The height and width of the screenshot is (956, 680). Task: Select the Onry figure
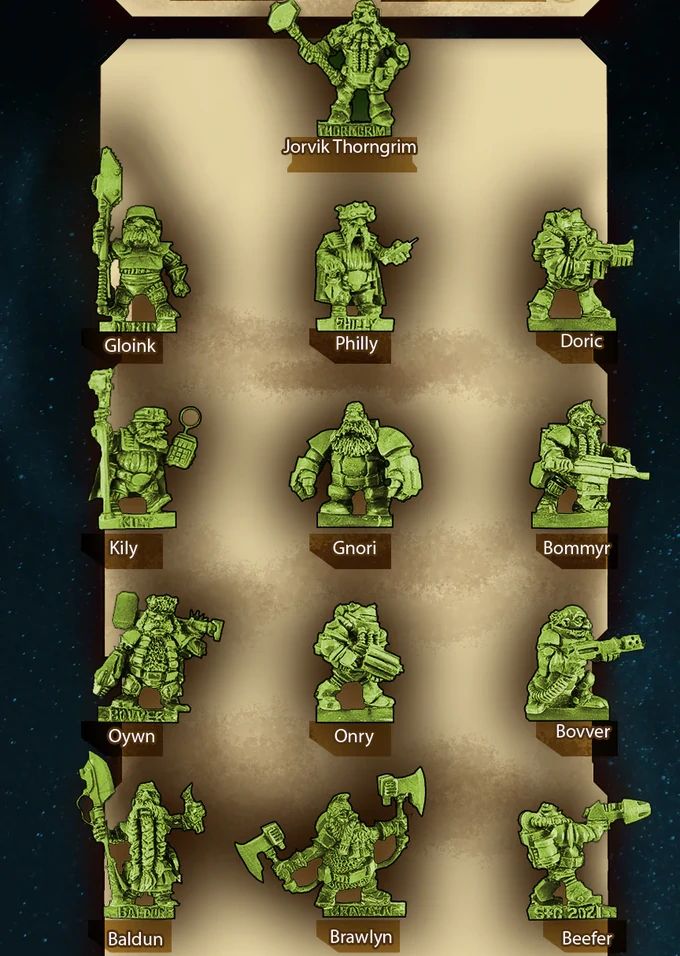[355, 660]
